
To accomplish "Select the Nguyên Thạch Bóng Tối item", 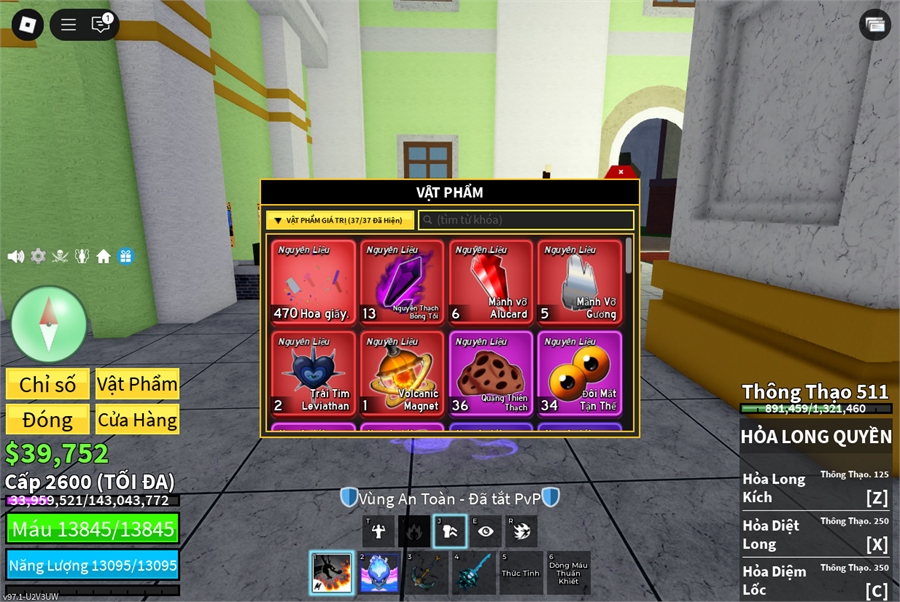I will click(x=403, y=283).
